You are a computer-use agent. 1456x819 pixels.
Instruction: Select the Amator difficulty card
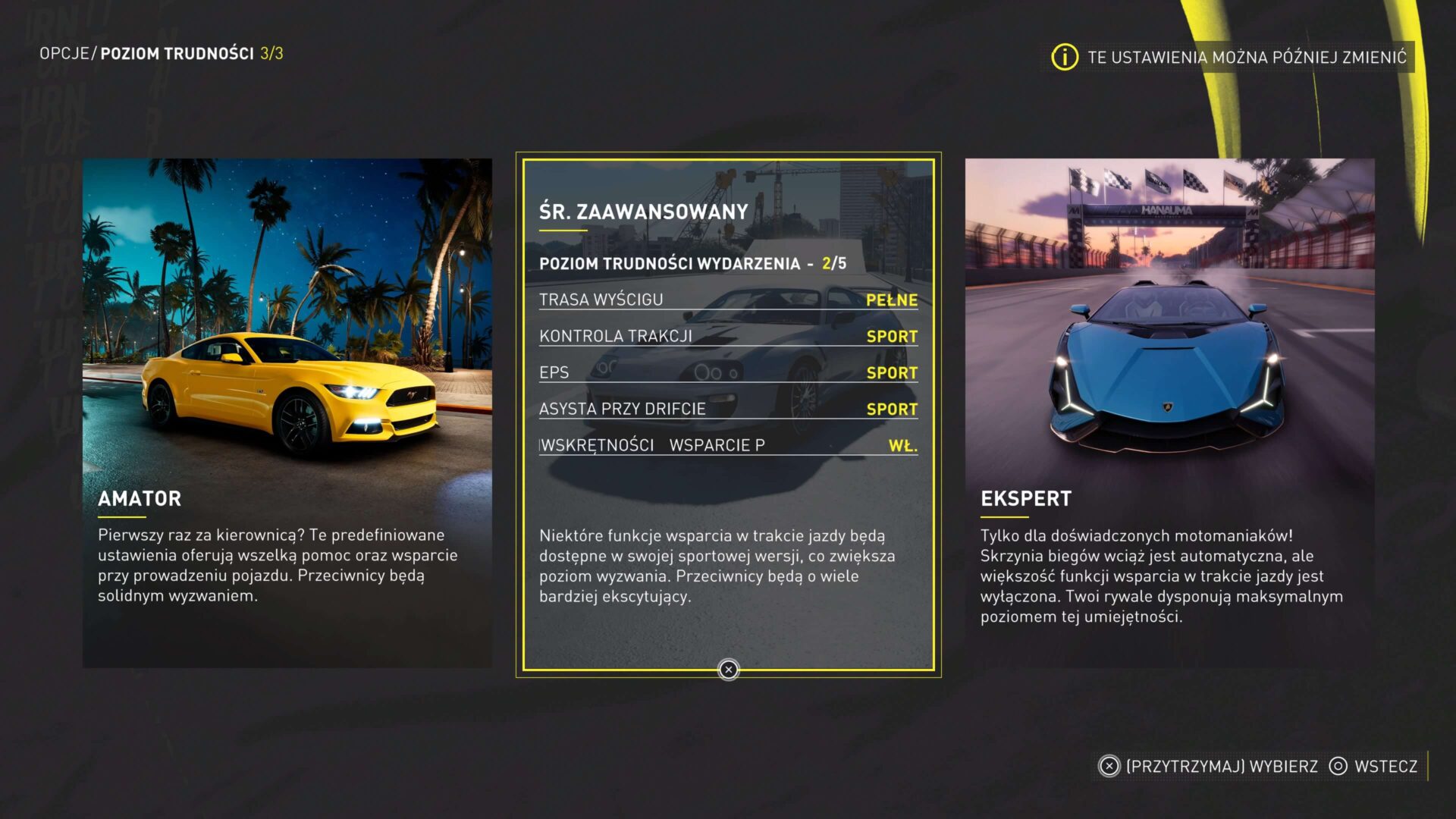287,413
